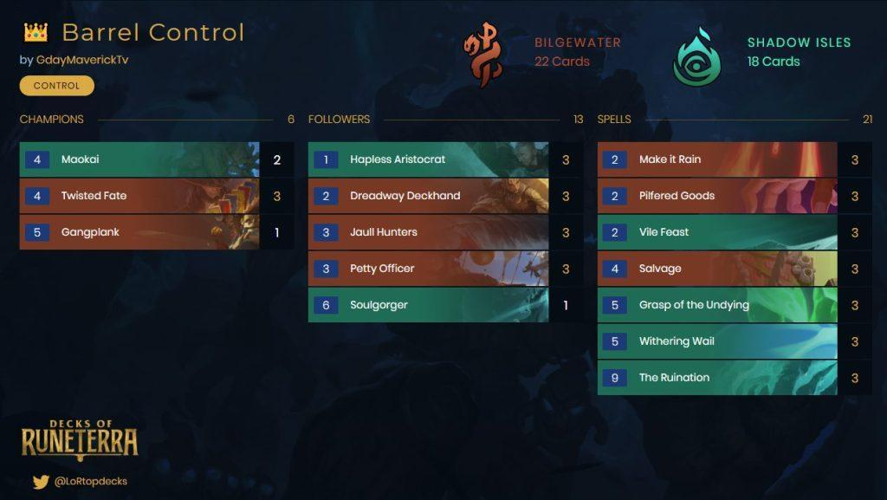The width and height of the screenshot is (887, 500).
Task: Open the Make it Rain spell
Action: point(717,160)
